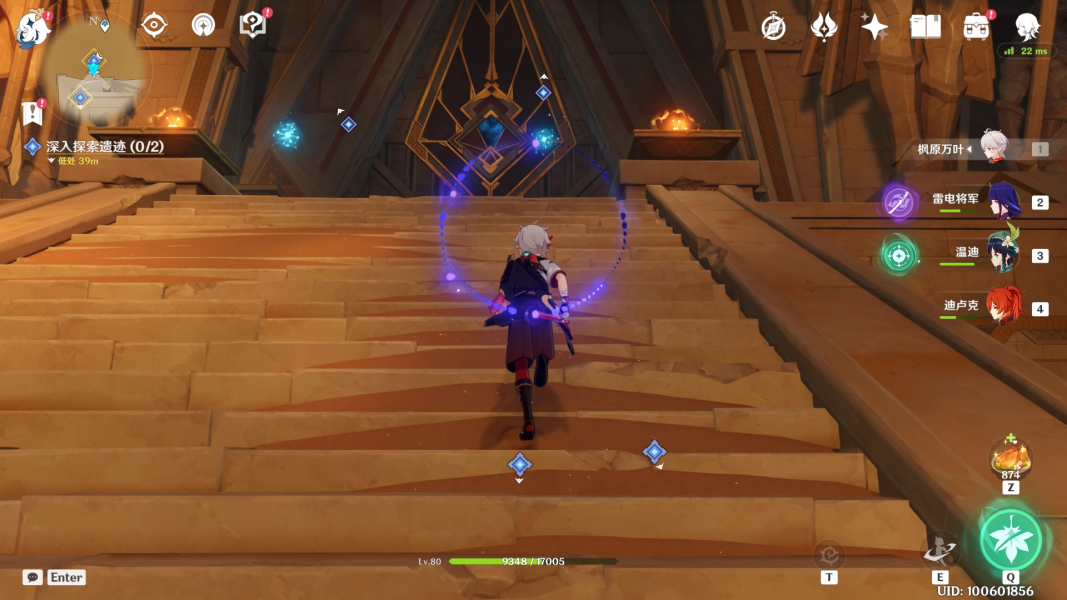This screenshot has width=1067, height=600.
Task: Open the backpack inventory
Action: click(x=976, y=27)
